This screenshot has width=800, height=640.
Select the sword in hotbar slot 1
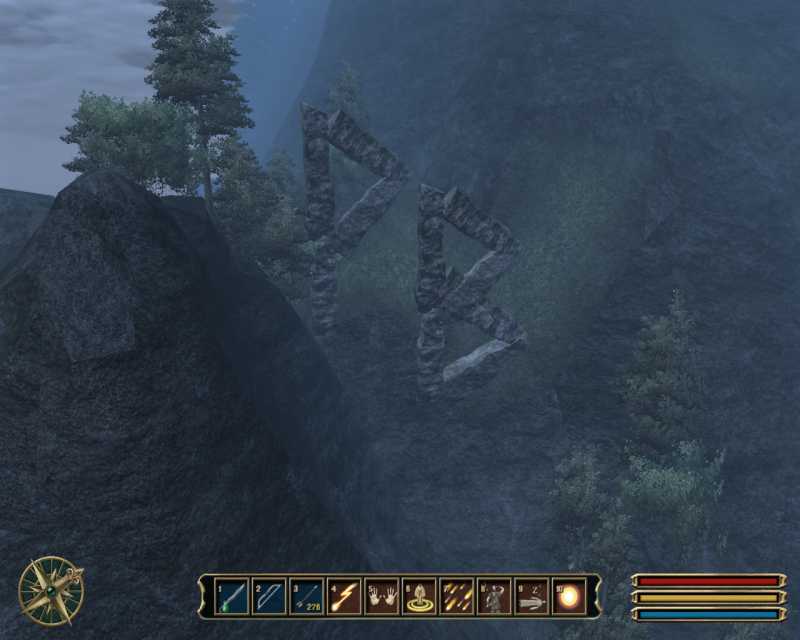pyautogui.click(x=232, y=597)
